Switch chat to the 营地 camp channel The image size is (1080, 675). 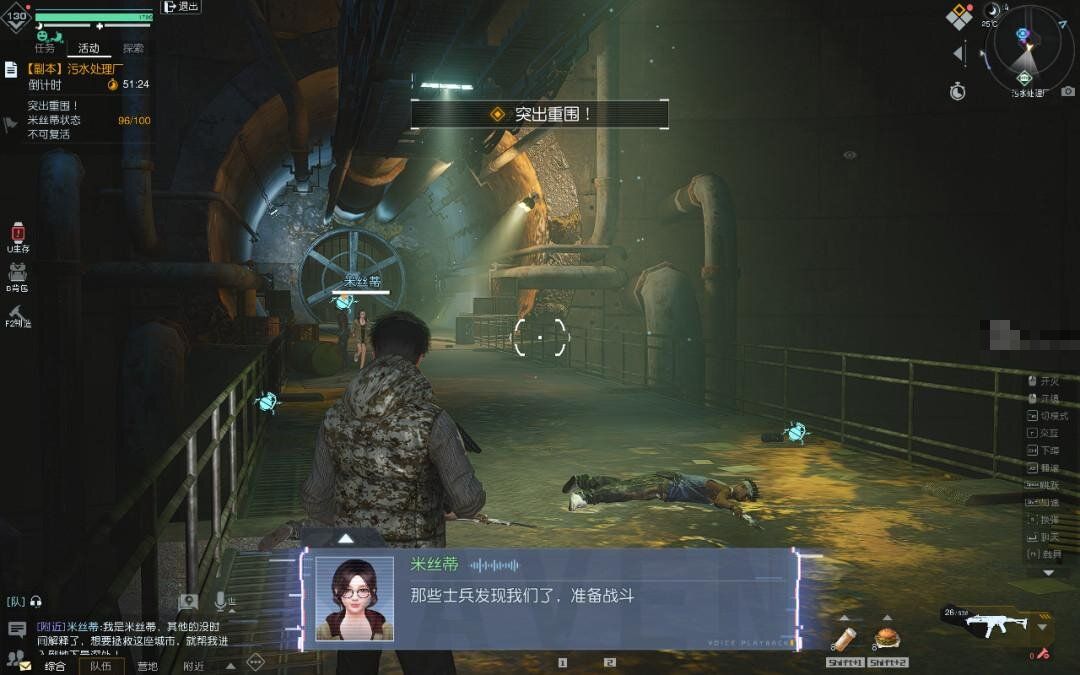point(147,666)
